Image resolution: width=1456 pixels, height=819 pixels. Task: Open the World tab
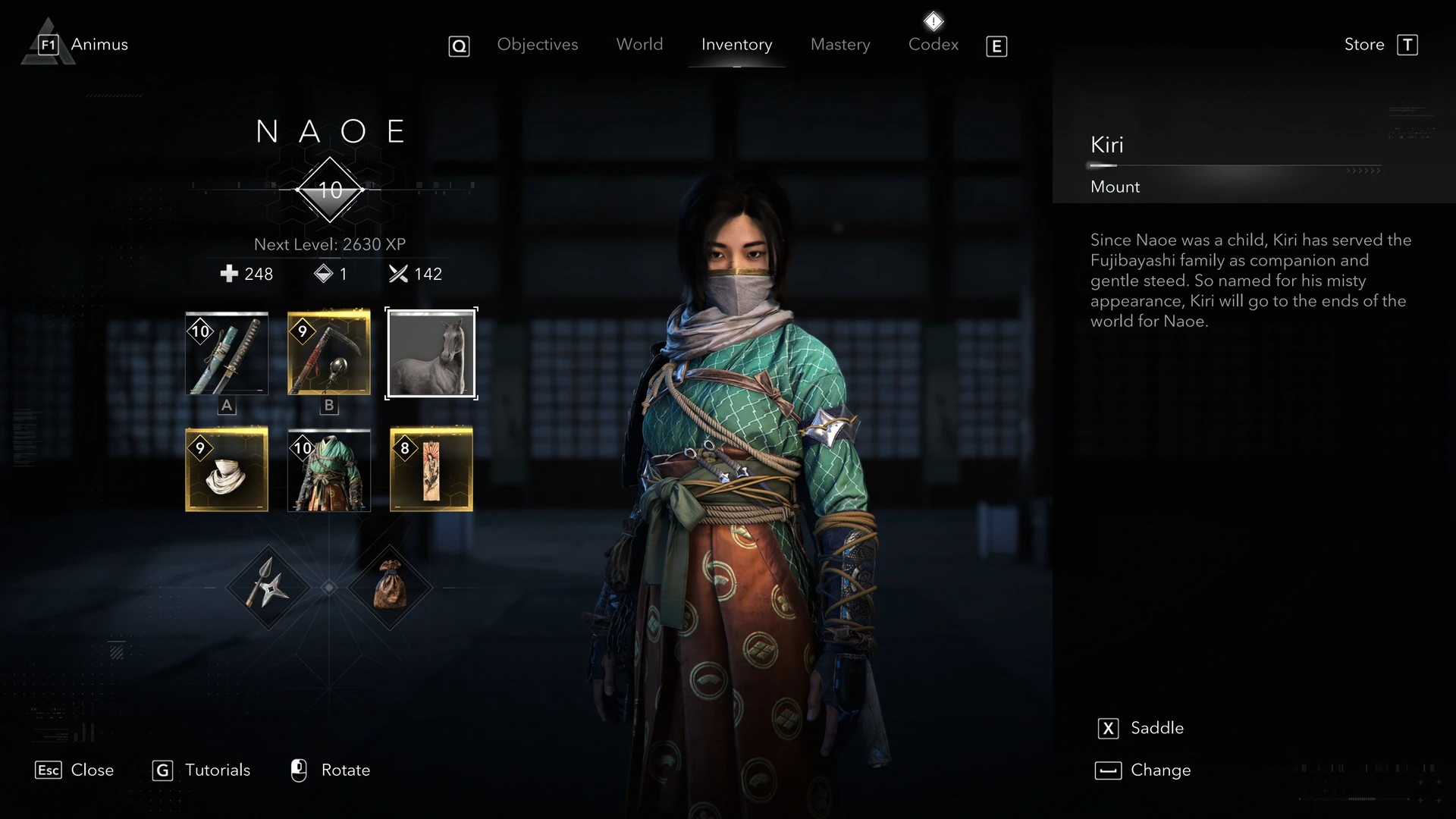tap(639, 45)
